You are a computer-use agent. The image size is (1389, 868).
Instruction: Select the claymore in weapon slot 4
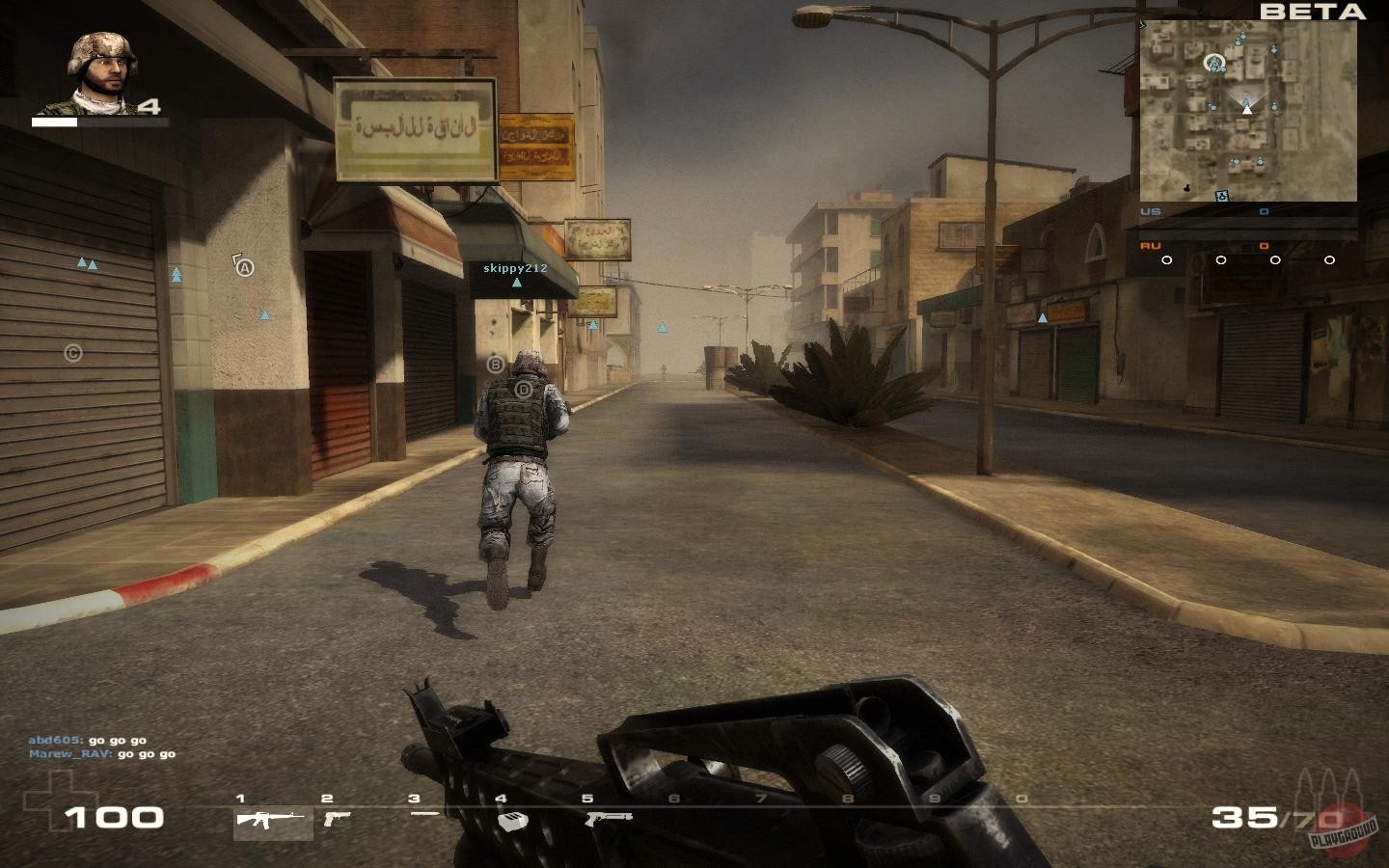pos(511,820)
